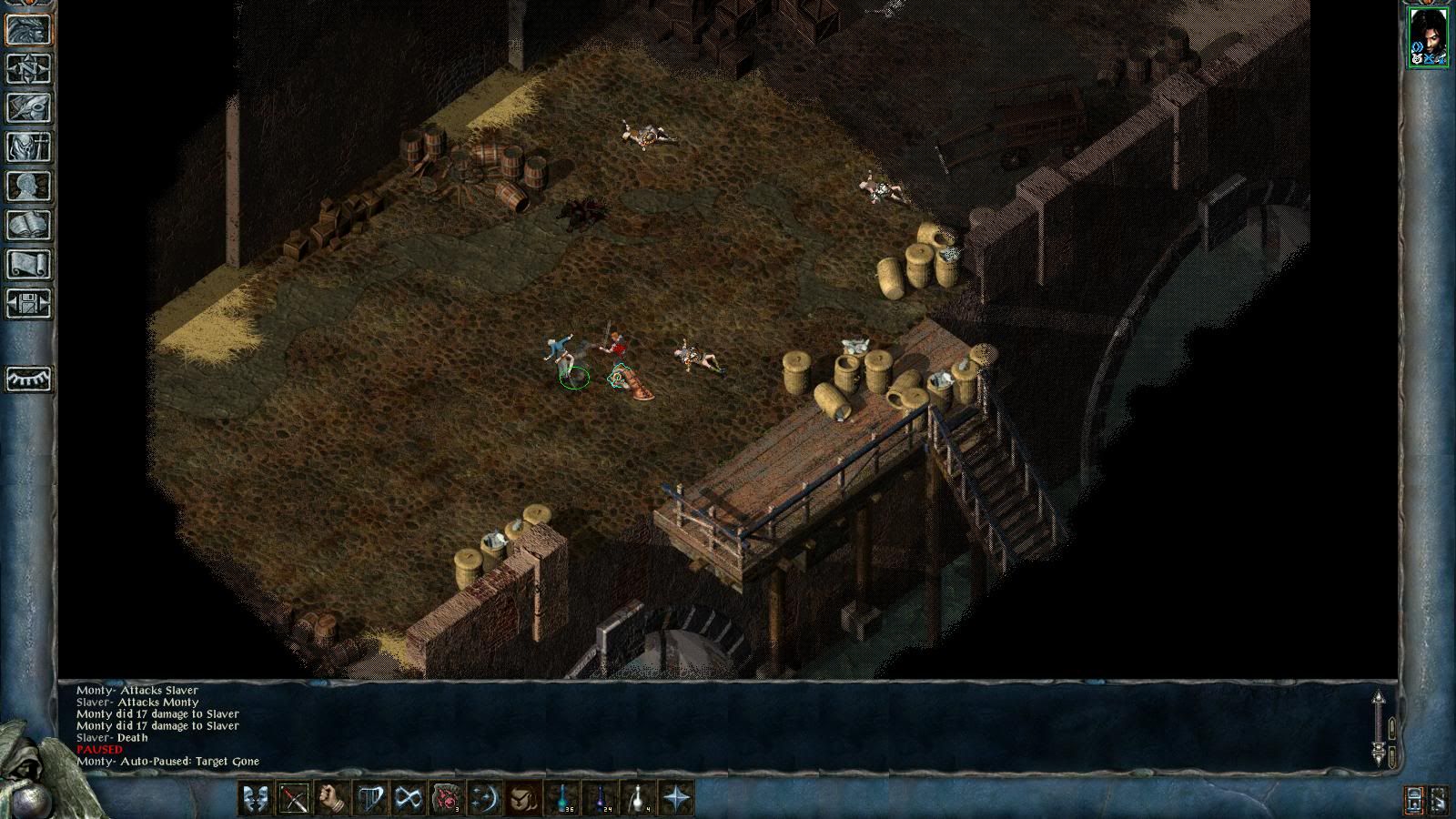Viewport: 1456px width, 819px height.
Task: Click the infinity-loop ability icon
Action: [x=409, y=798]
